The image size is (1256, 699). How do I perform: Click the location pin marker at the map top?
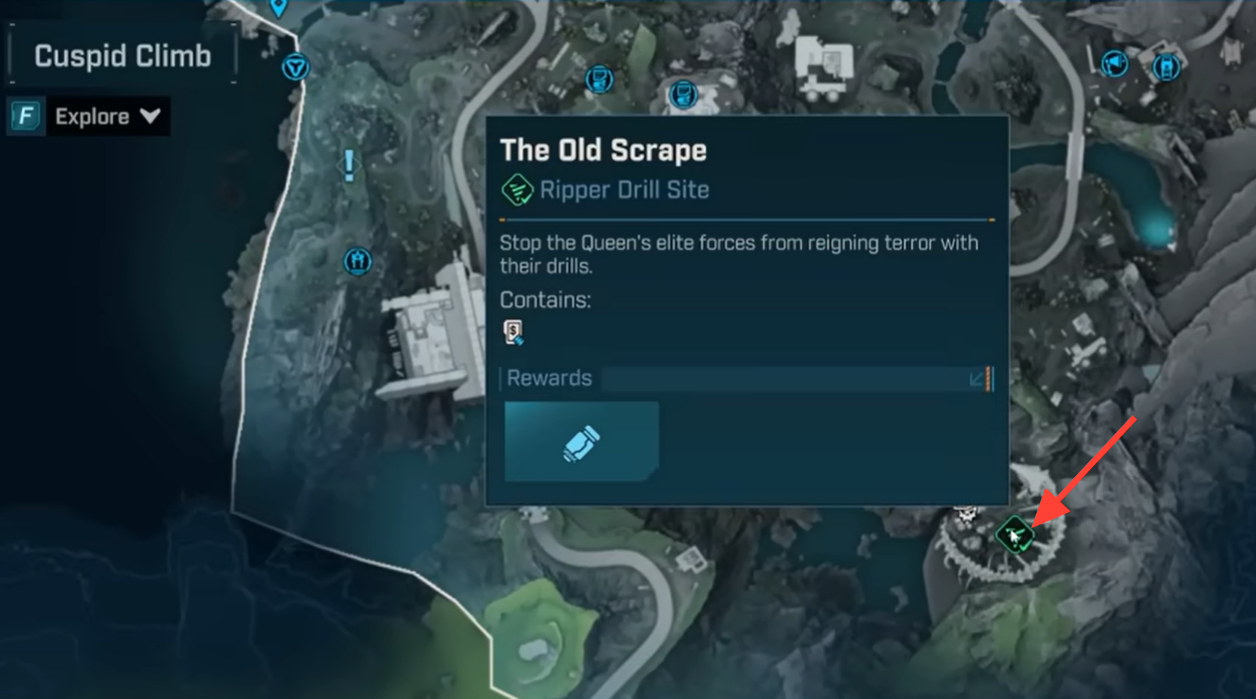[279, 8]
